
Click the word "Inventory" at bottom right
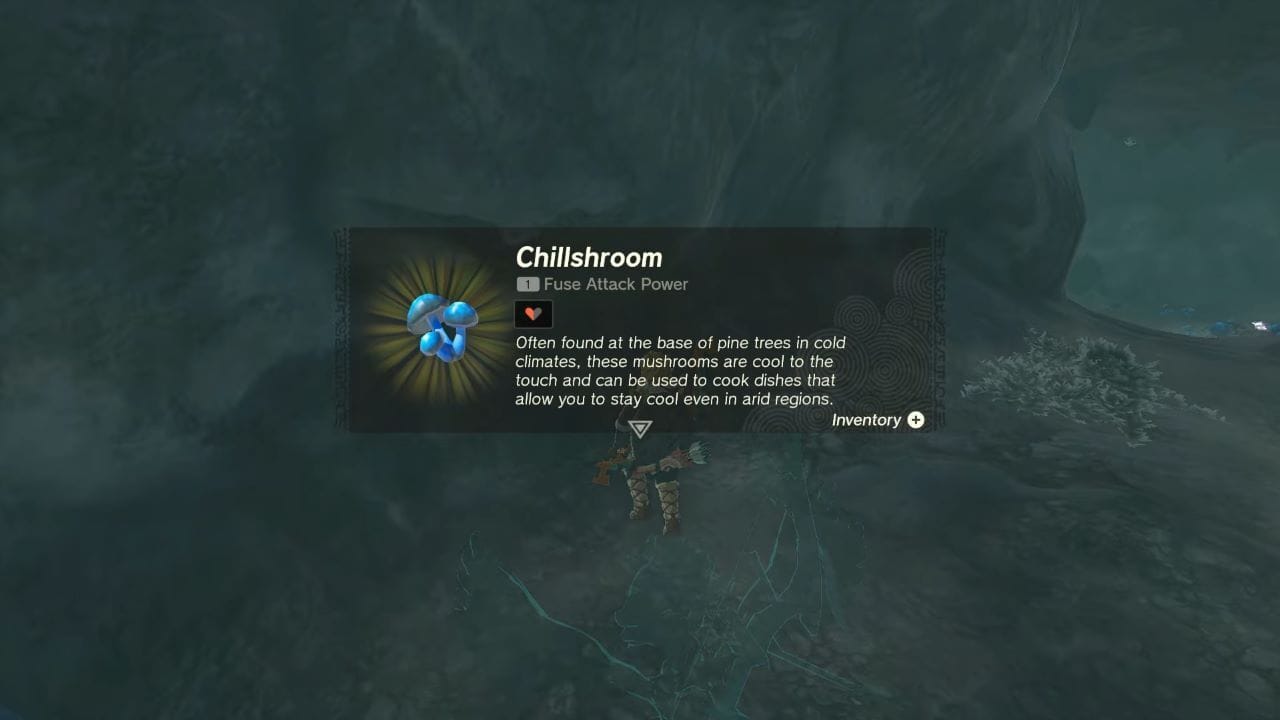[867, 420]
